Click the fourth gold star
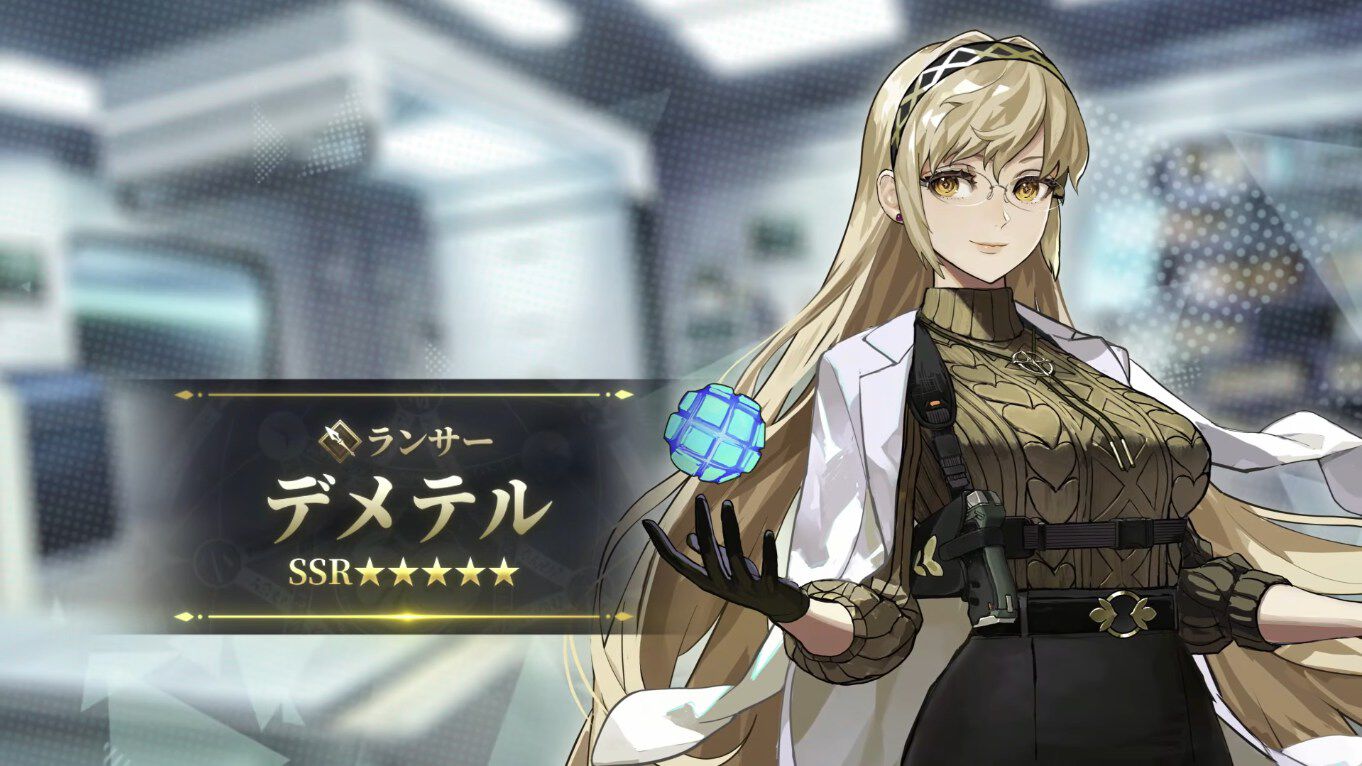The height and width of the screenshot is (766, 1362). pos(471,572)
